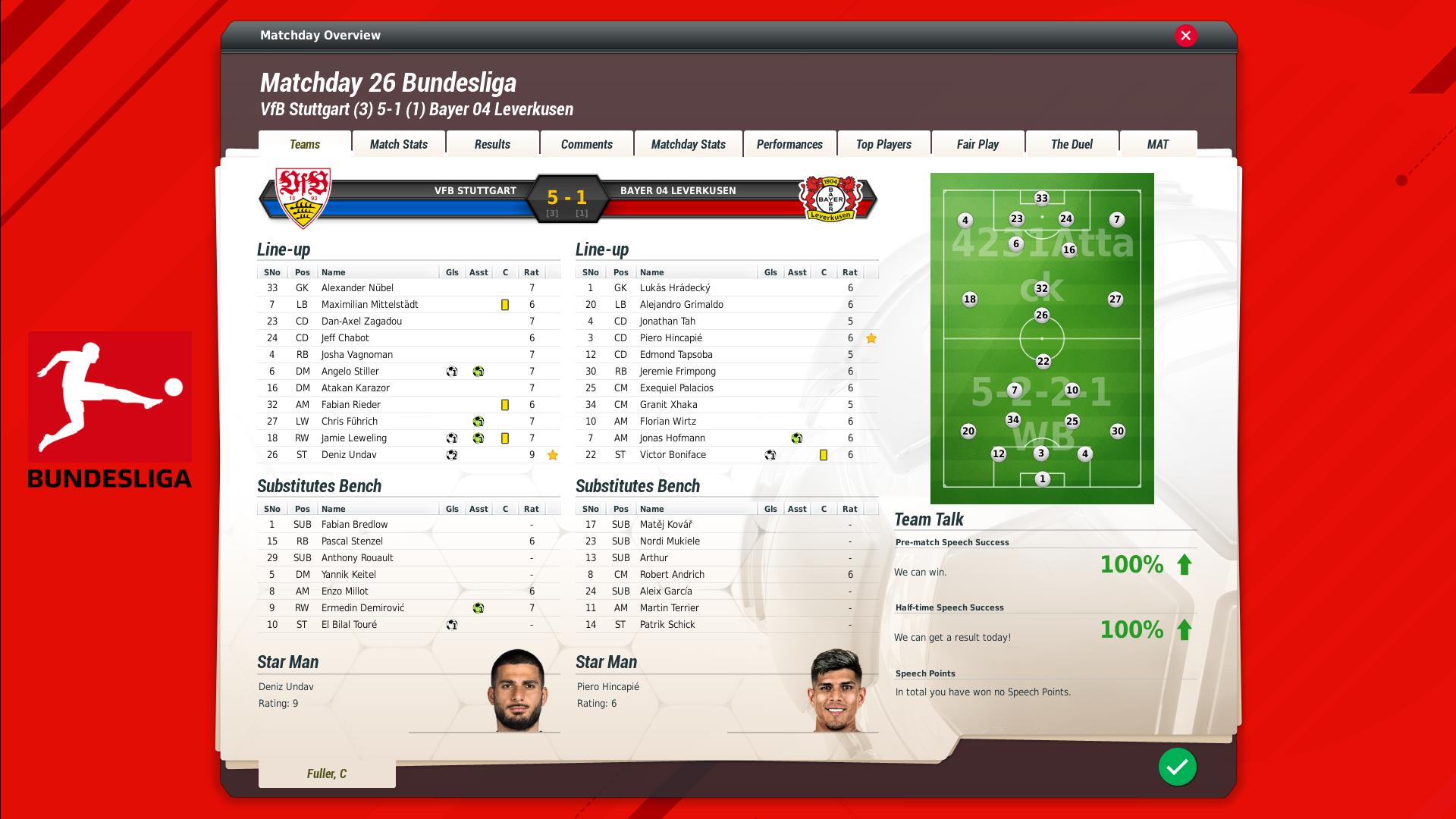Select Deniz Undav in the line-up
This screenshot has height=819, width=1456.
point(349,455)
